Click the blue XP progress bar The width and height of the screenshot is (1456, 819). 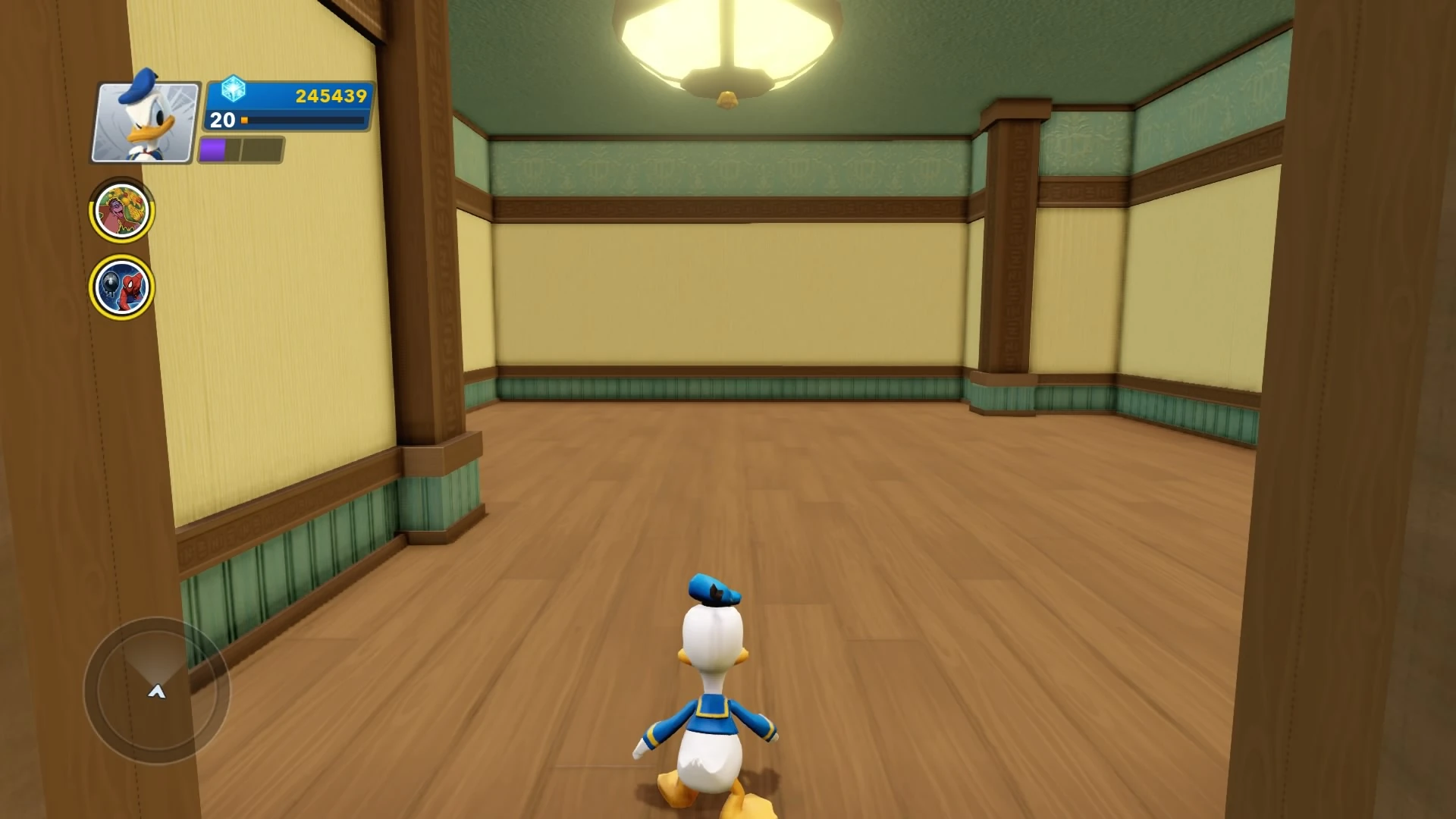tap(303, 121)
